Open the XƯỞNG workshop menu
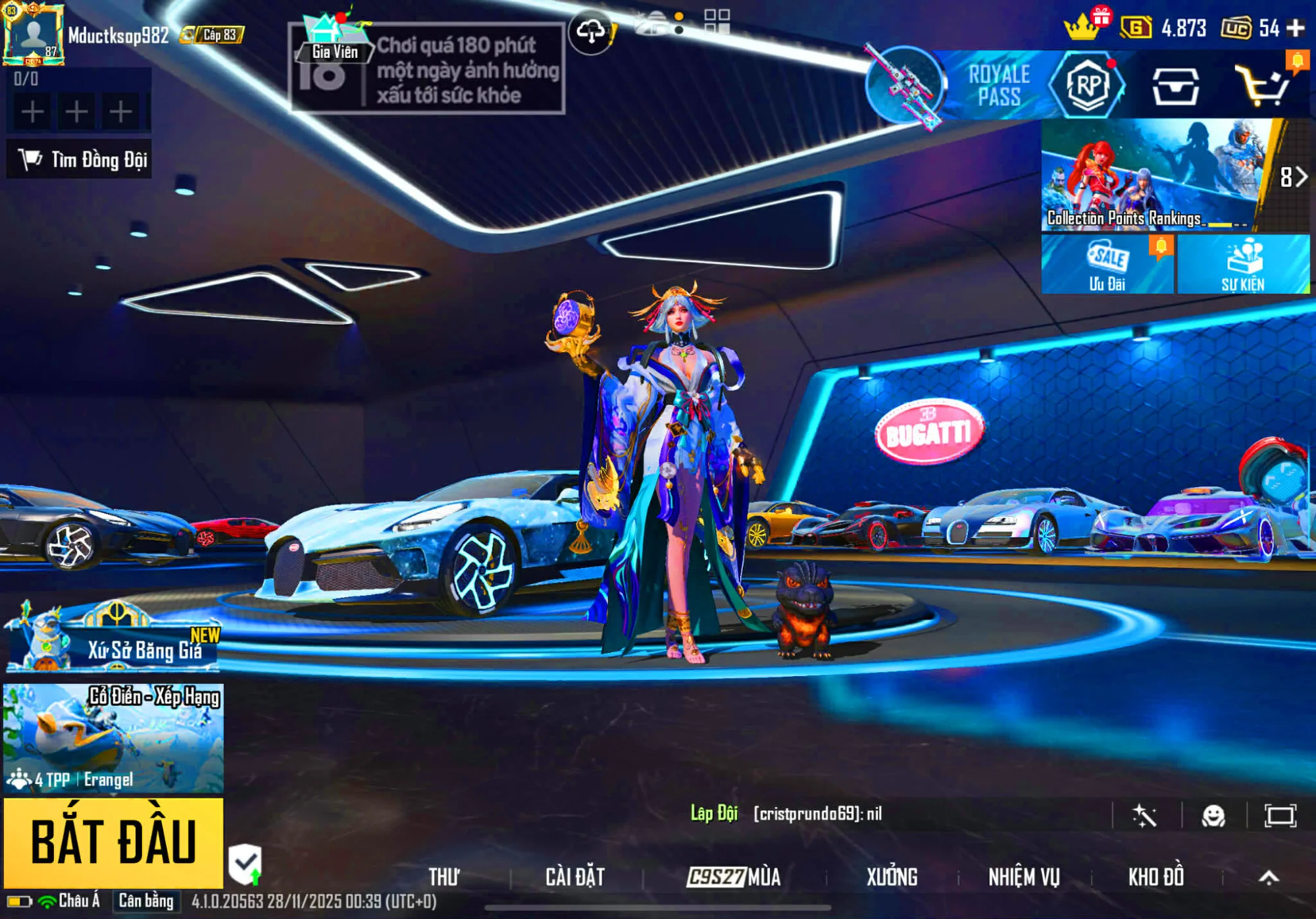 click(x=892, y=877)
